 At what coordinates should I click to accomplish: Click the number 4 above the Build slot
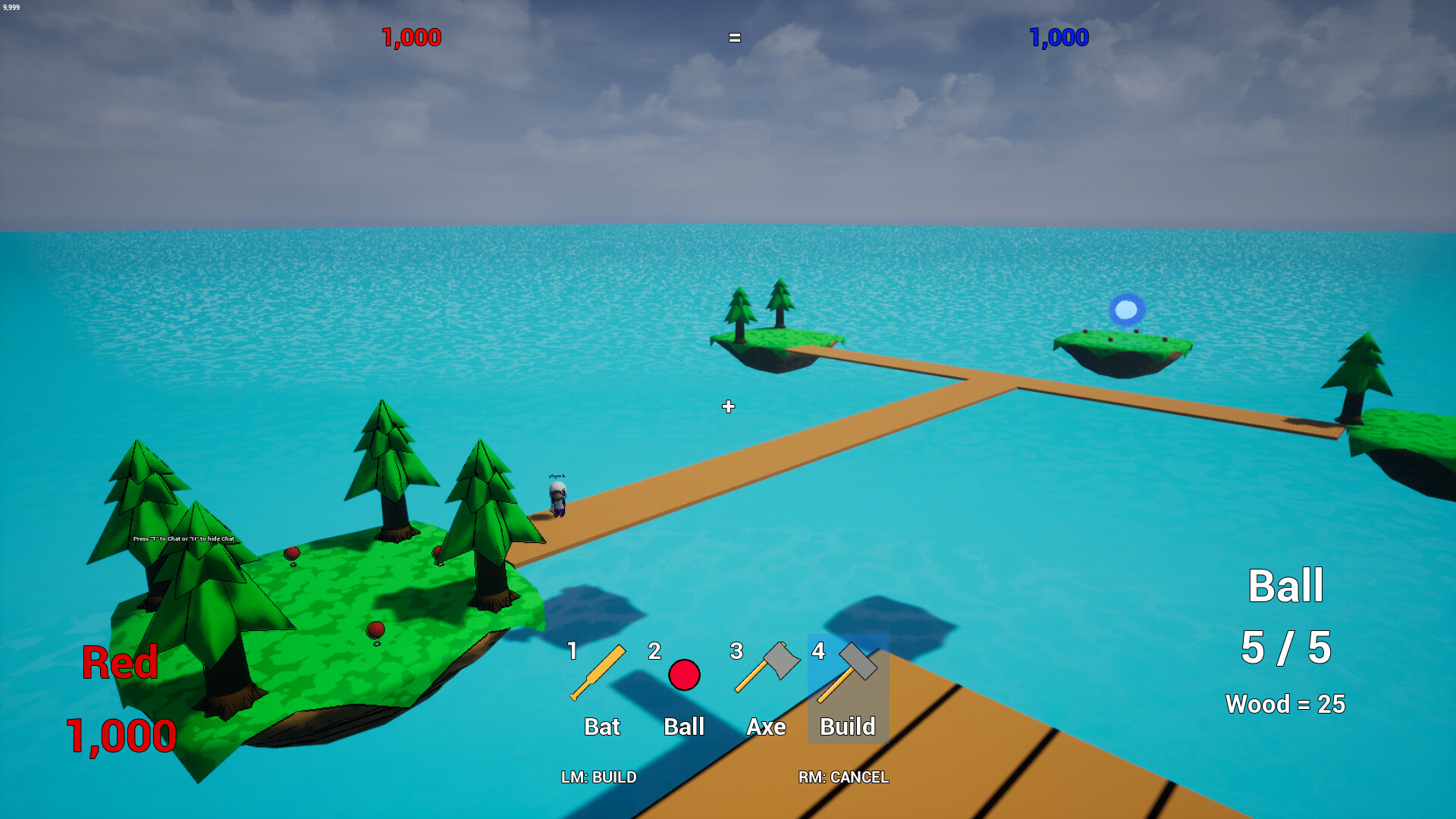tap(819, 651)
